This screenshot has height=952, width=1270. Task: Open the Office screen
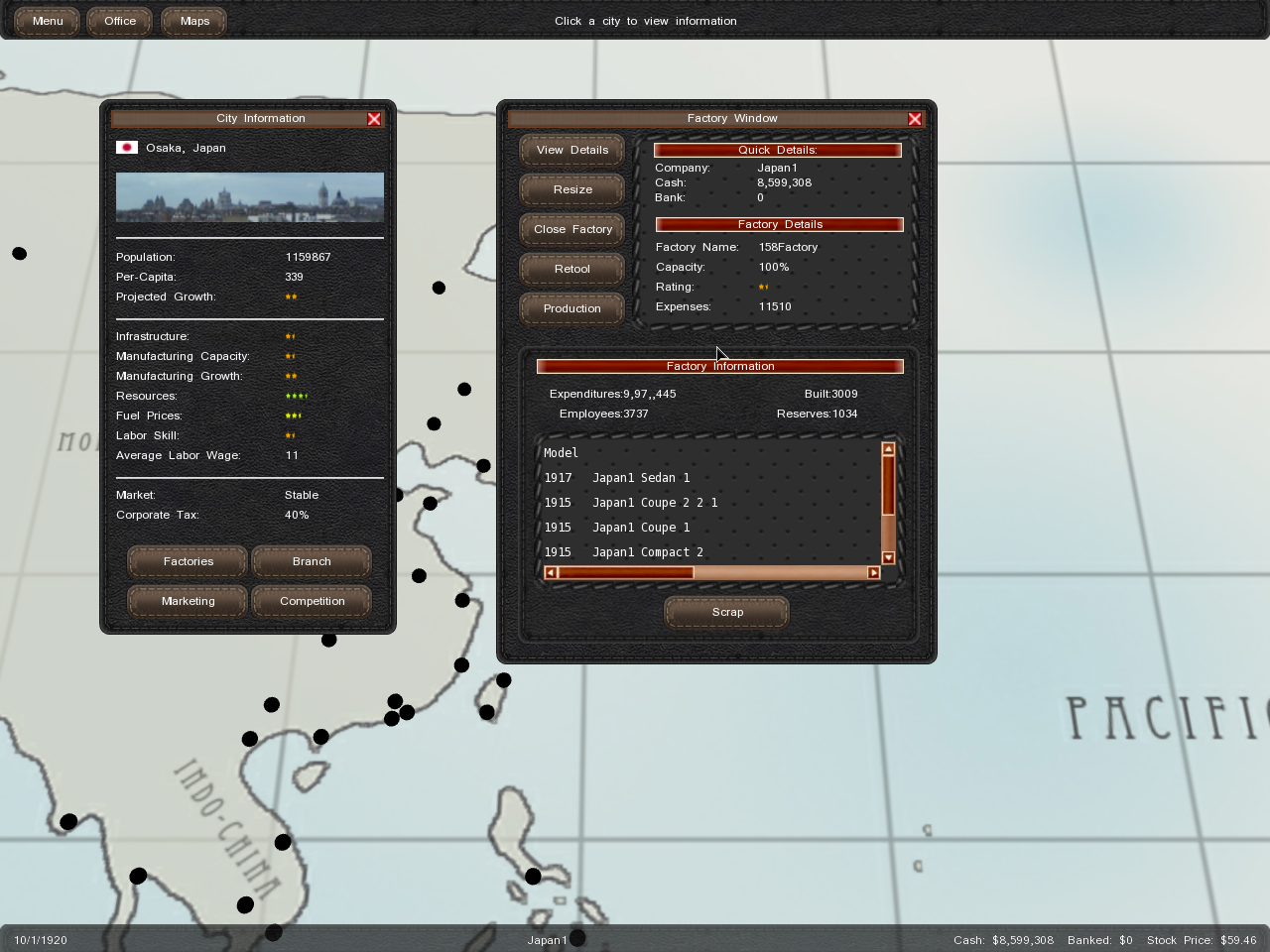[x=120, y=21]
